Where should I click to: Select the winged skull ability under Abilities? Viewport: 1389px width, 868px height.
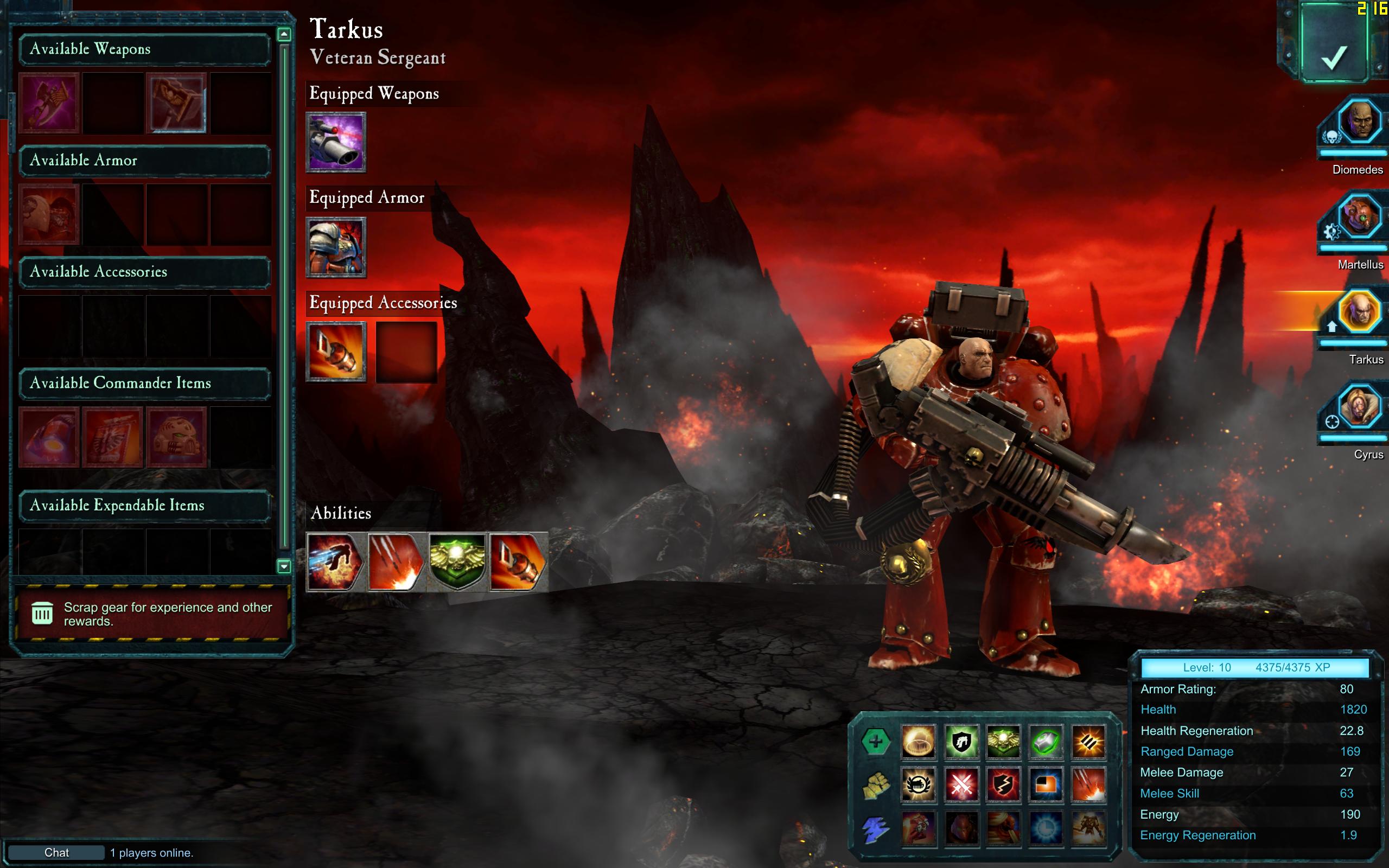[457, 562]
